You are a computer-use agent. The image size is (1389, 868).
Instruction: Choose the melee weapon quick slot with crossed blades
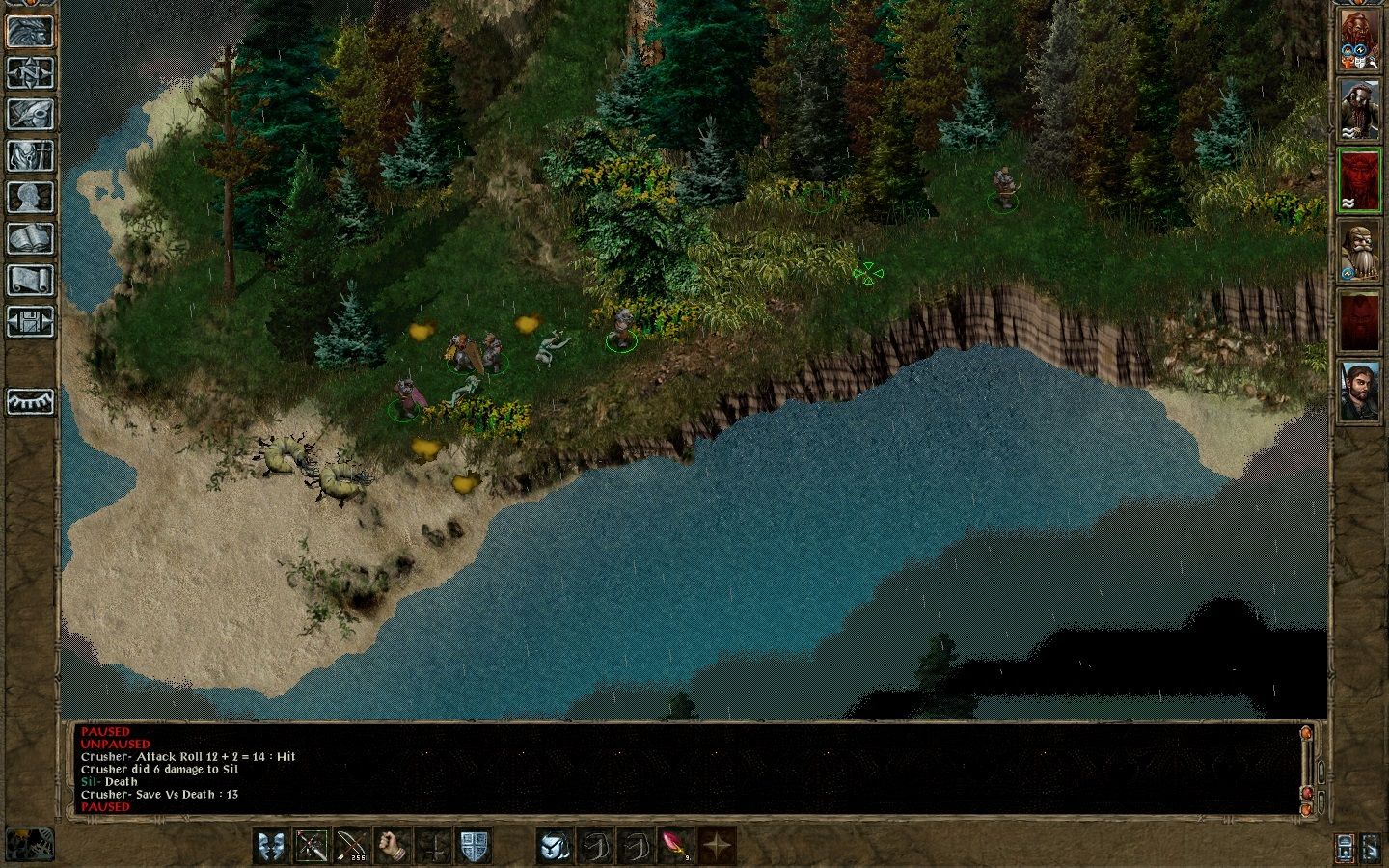313,846
